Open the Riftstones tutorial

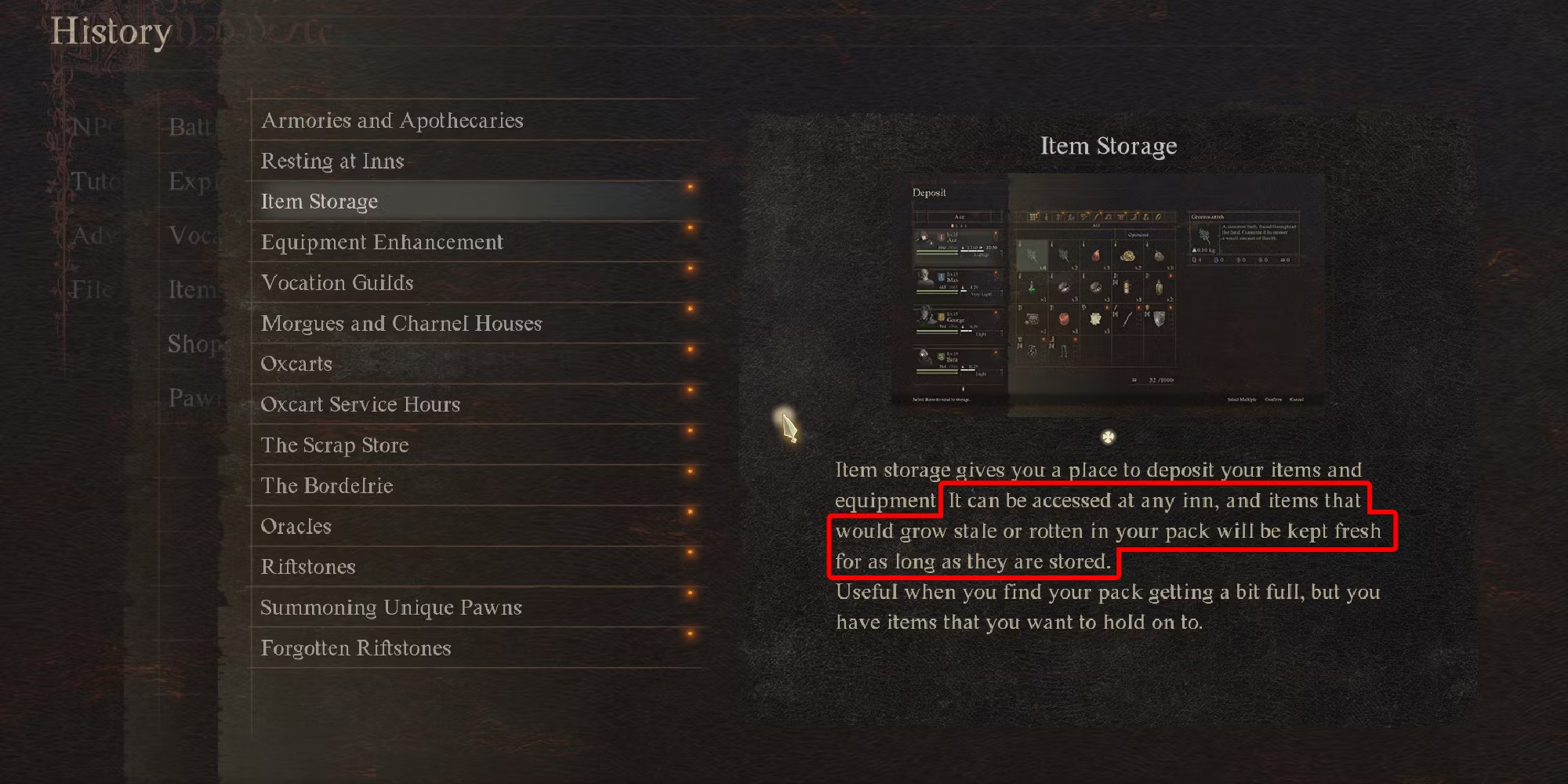[308, 567]
